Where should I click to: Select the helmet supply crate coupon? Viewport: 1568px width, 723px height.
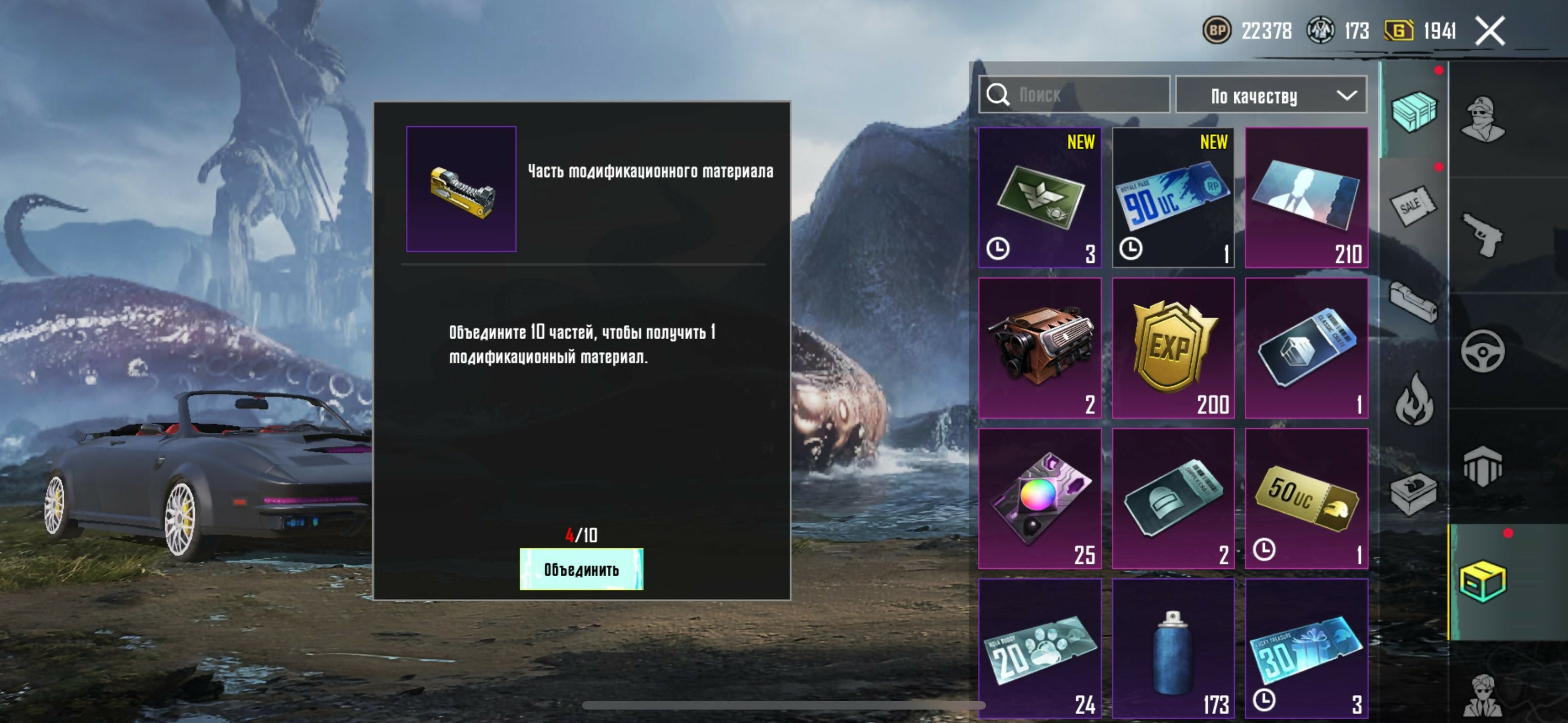pos(1173,498)
